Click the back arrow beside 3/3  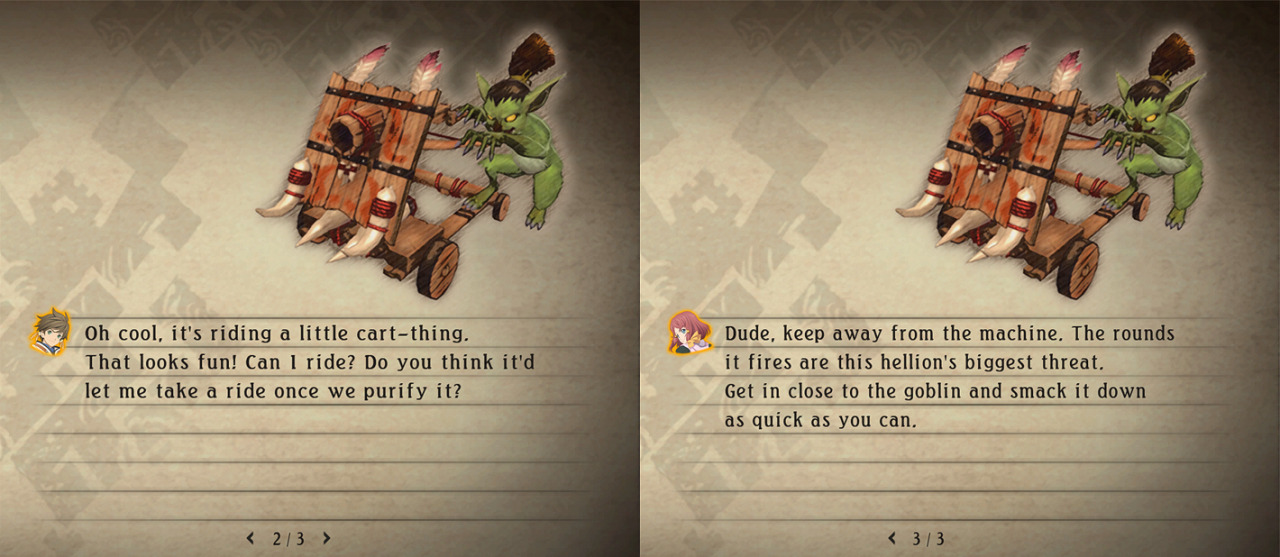[x=892, y=538]
